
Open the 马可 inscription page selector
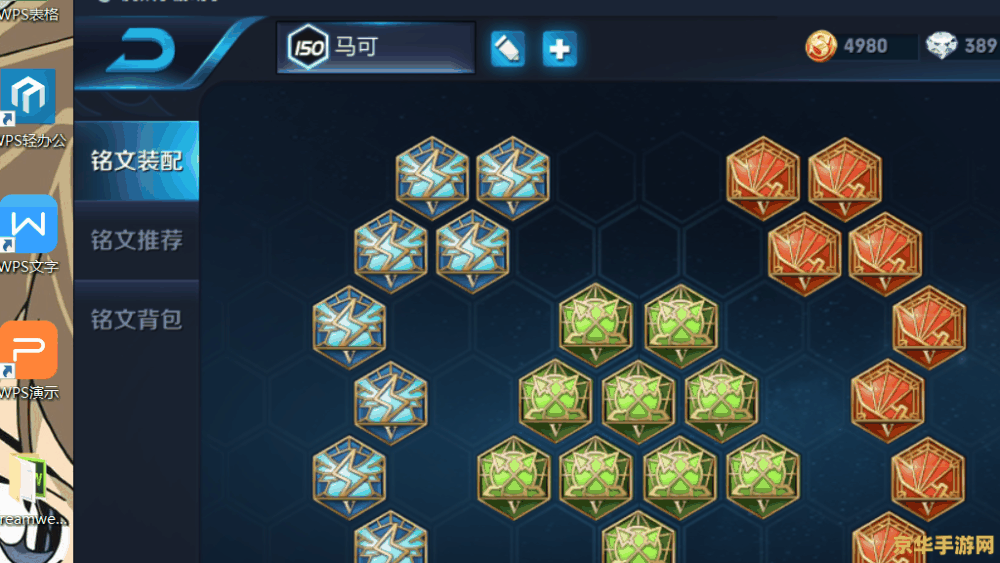[376, 48]
